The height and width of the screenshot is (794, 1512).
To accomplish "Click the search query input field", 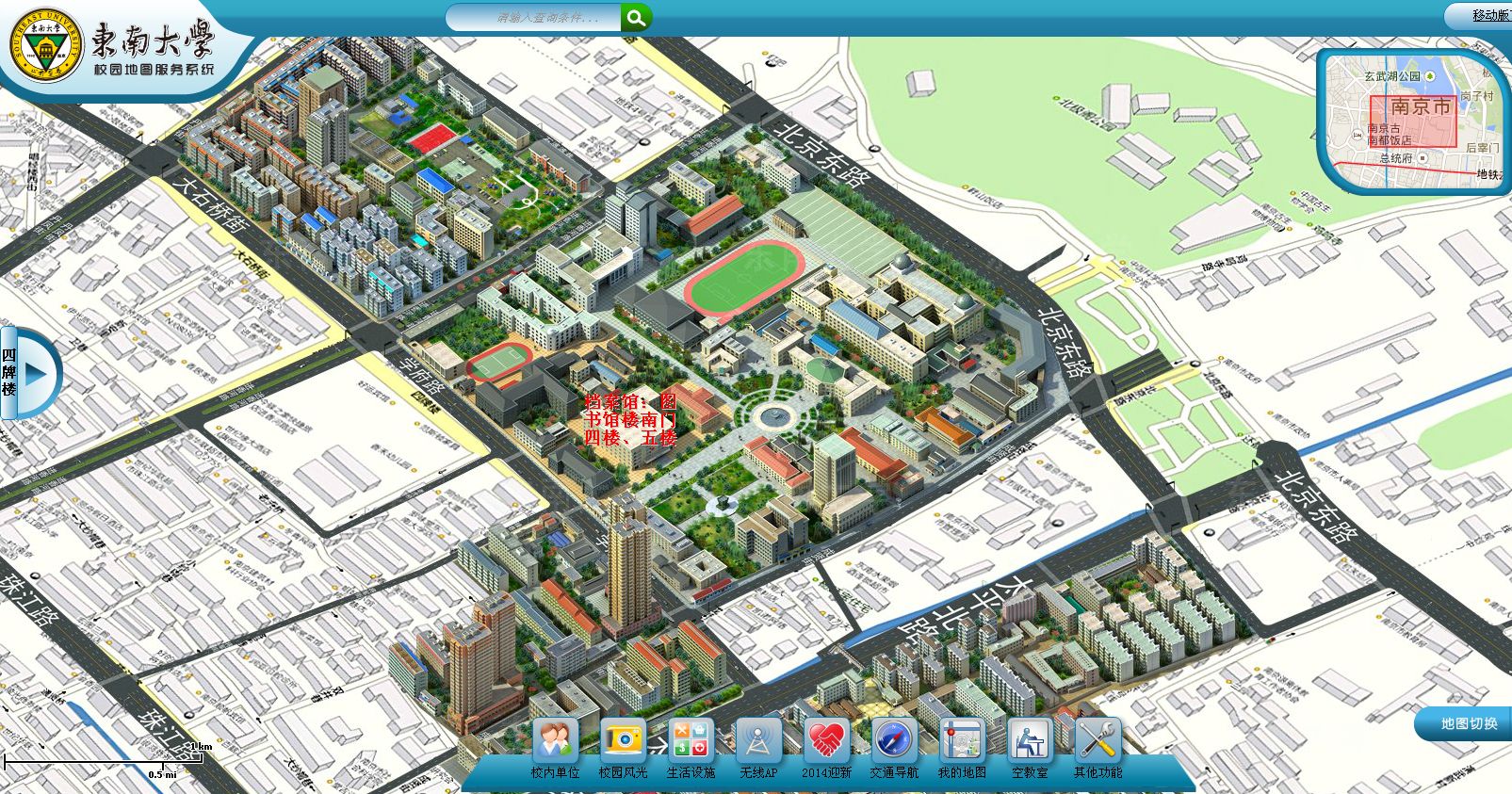I will coord(535,18).
